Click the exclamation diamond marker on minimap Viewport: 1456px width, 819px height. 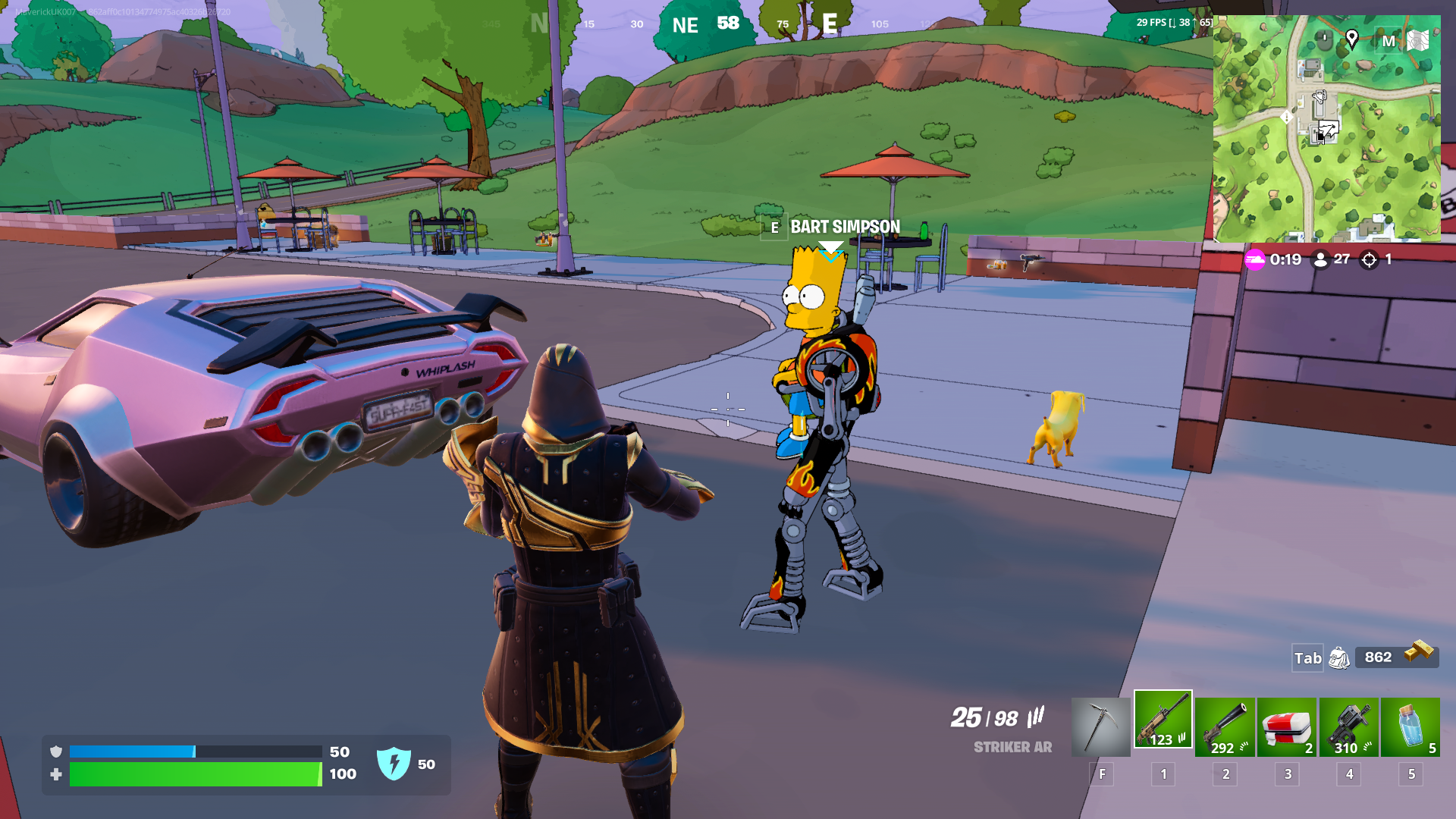pyautogui.click(x=1286, y=118)
